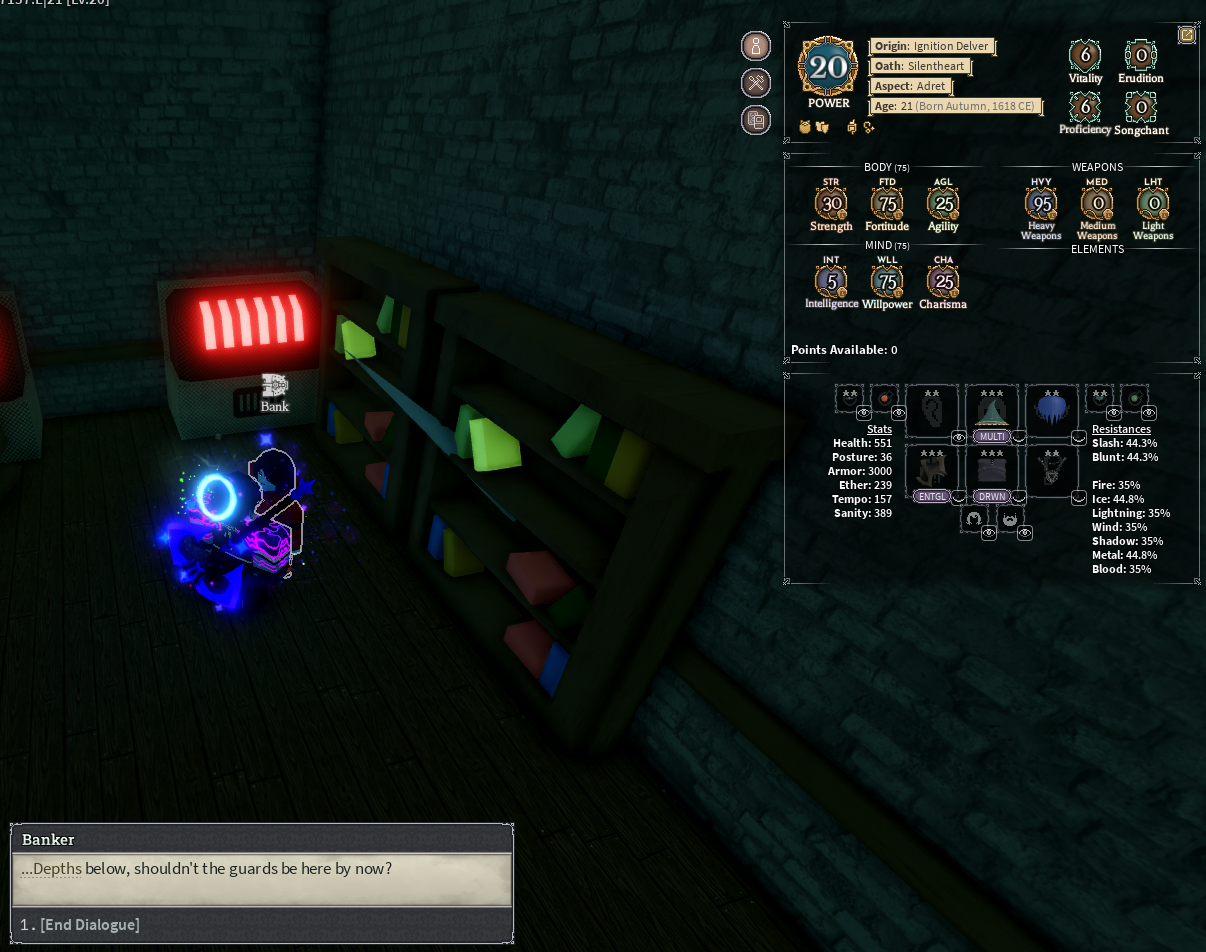Click the Agility attribute badge
Image resolution: width=1206 pixels, height=952 pixels.
coord(943,204)
